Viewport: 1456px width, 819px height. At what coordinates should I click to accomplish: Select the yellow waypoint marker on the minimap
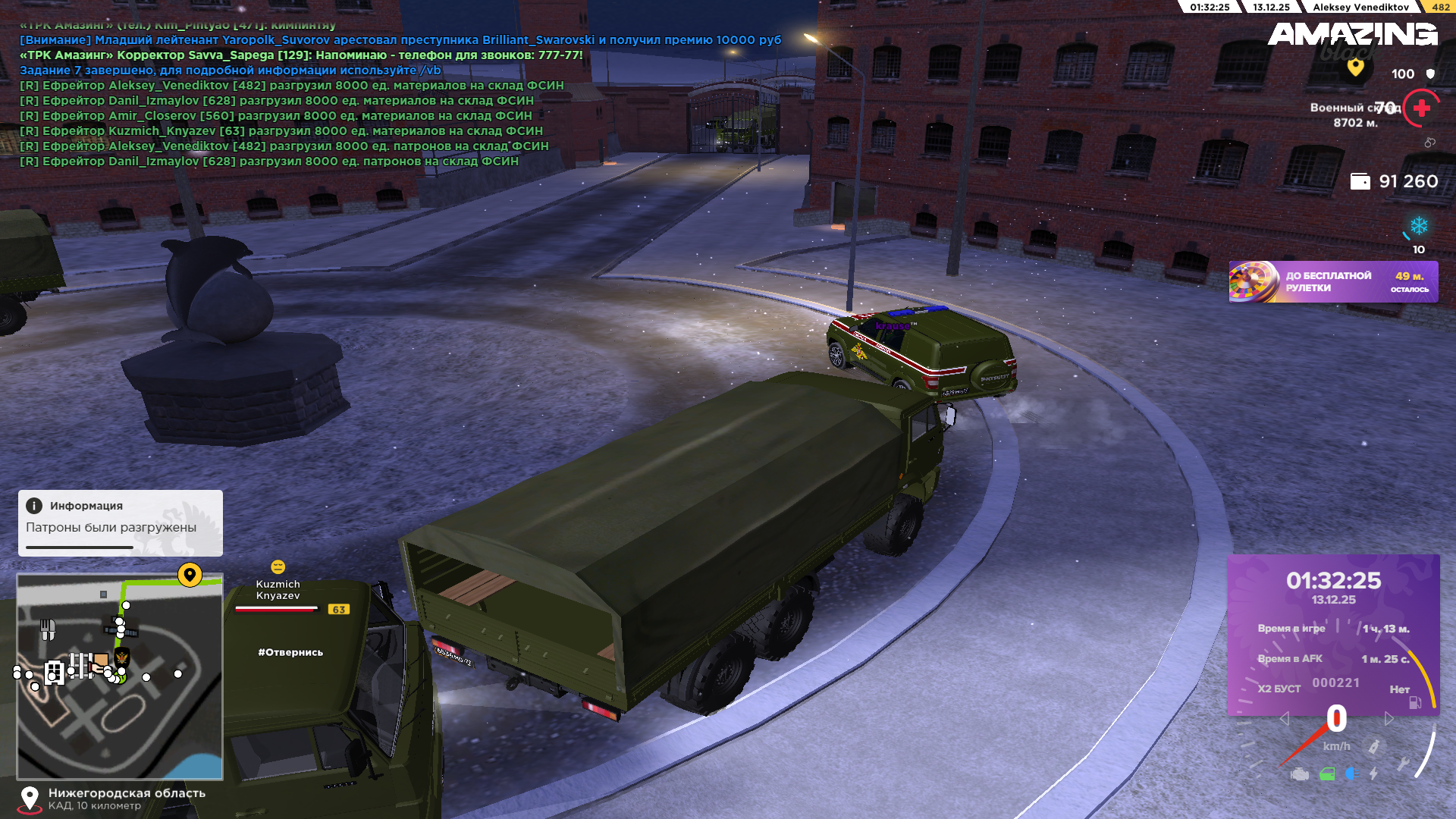pos(190,575)
